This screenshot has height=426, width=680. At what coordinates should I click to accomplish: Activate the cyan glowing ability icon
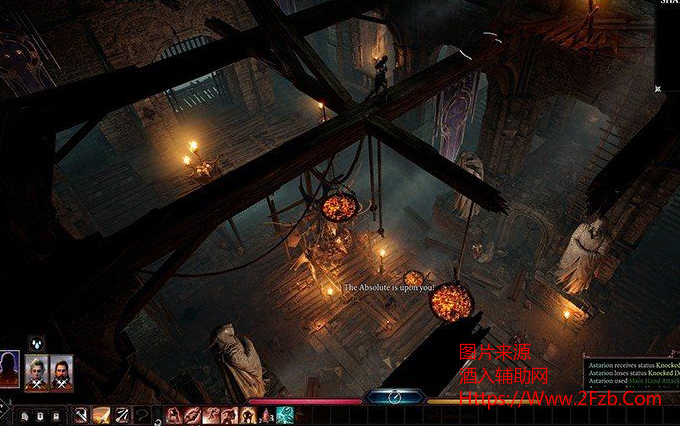(x=285, y=414)
